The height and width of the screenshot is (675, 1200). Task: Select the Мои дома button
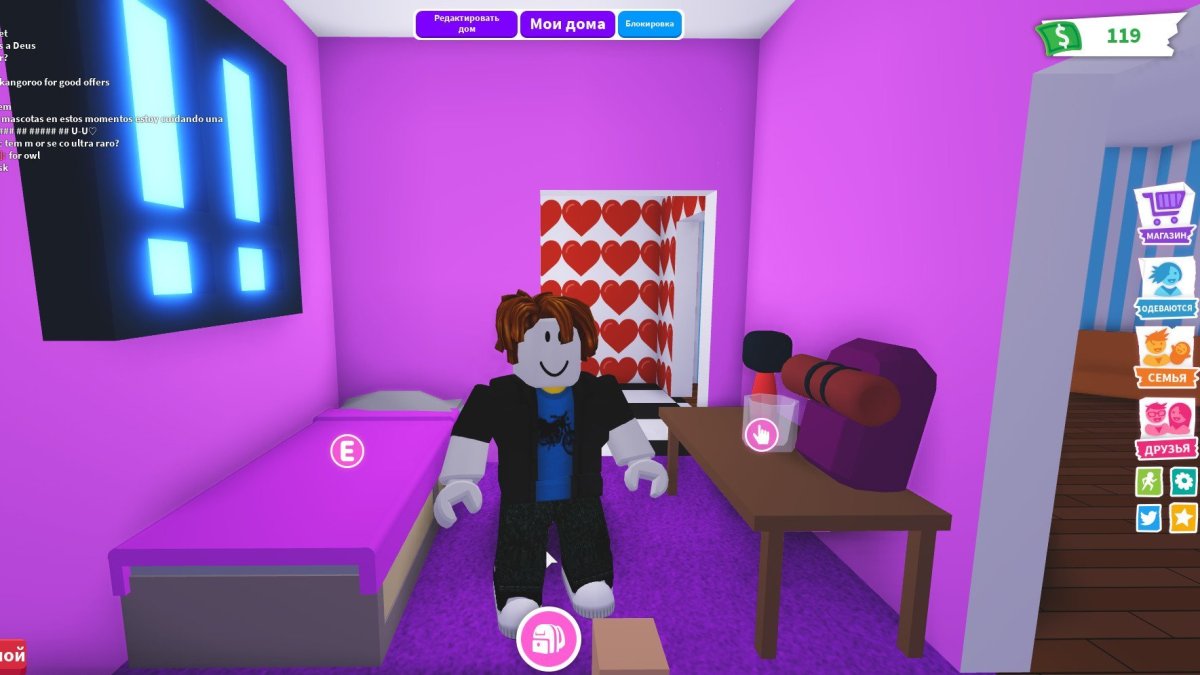(x=567, y=24)
